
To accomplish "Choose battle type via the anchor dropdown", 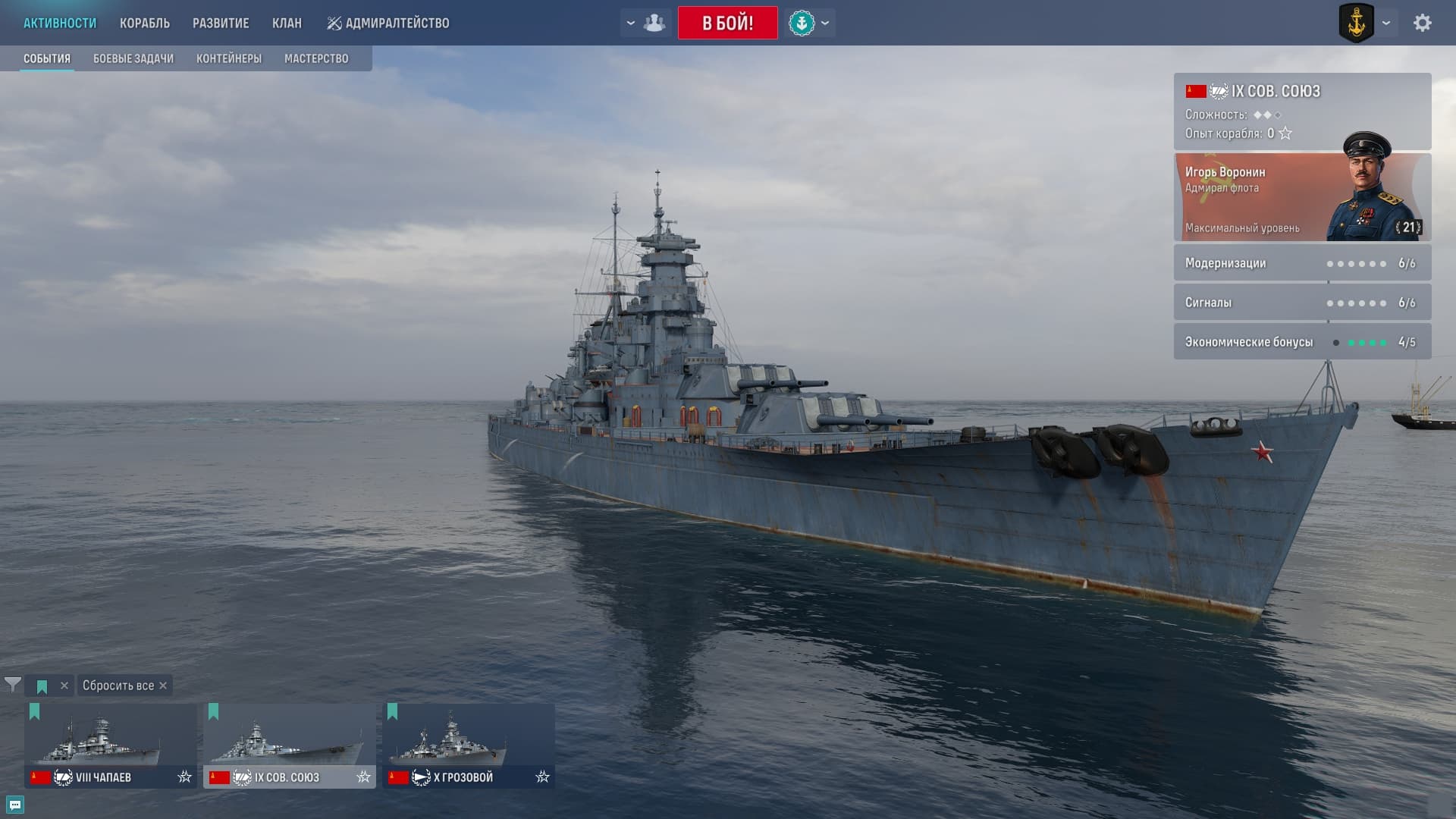I will point(809,23).
